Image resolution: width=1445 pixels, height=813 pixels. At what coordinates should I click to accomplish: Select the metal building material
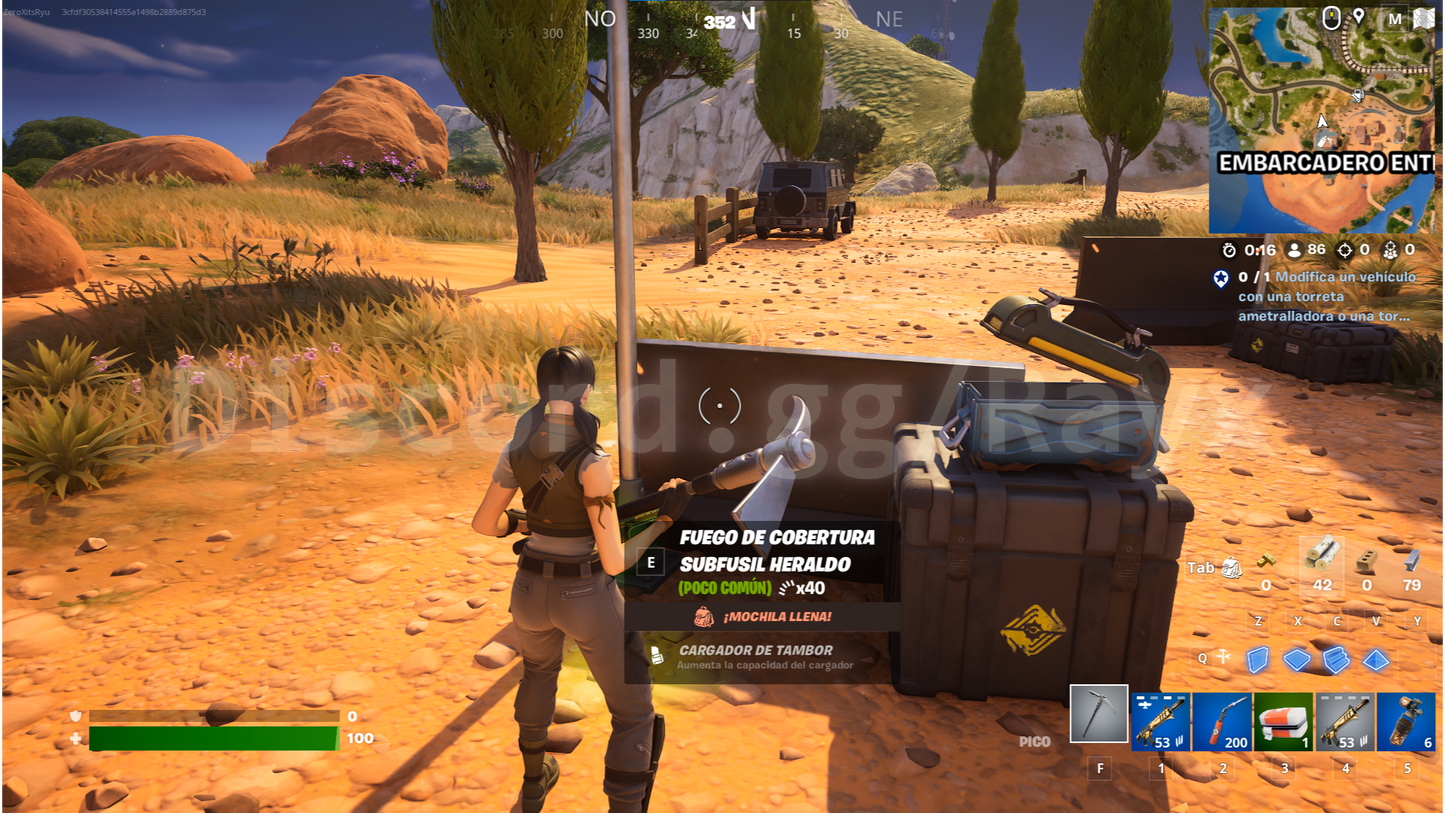pyautogui.click(x=1411, y=561)
